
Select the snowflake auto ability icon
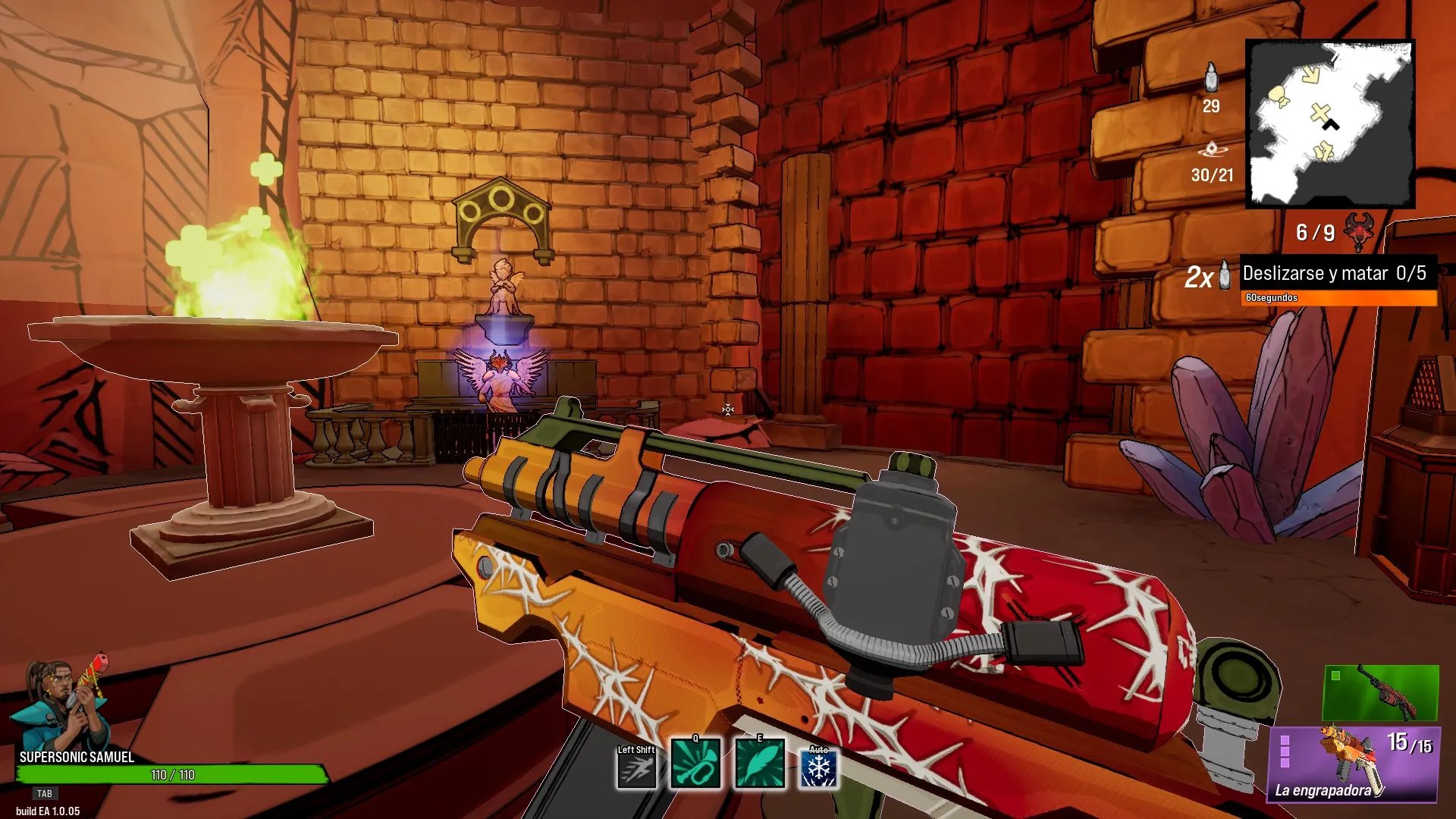(x=819, y=769)
